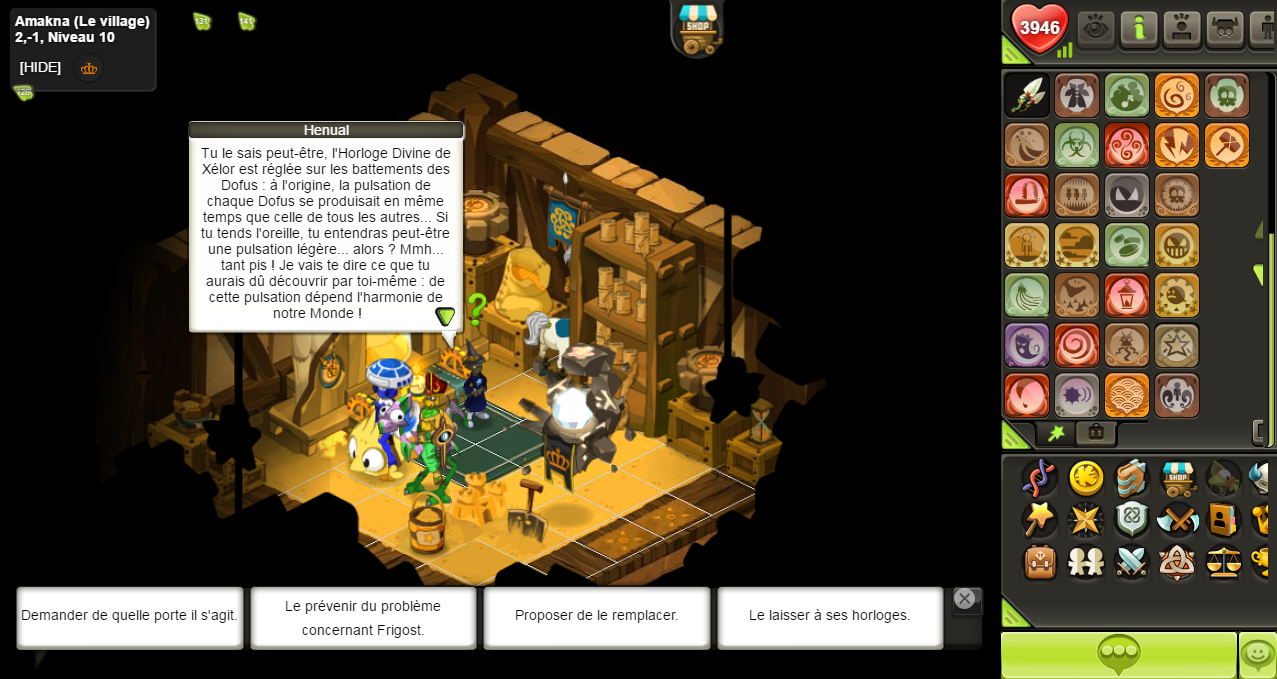Pick the reply "Proposer de le remplacer."
Viewport: 1277px width, 679px height.
coord(596,616)
